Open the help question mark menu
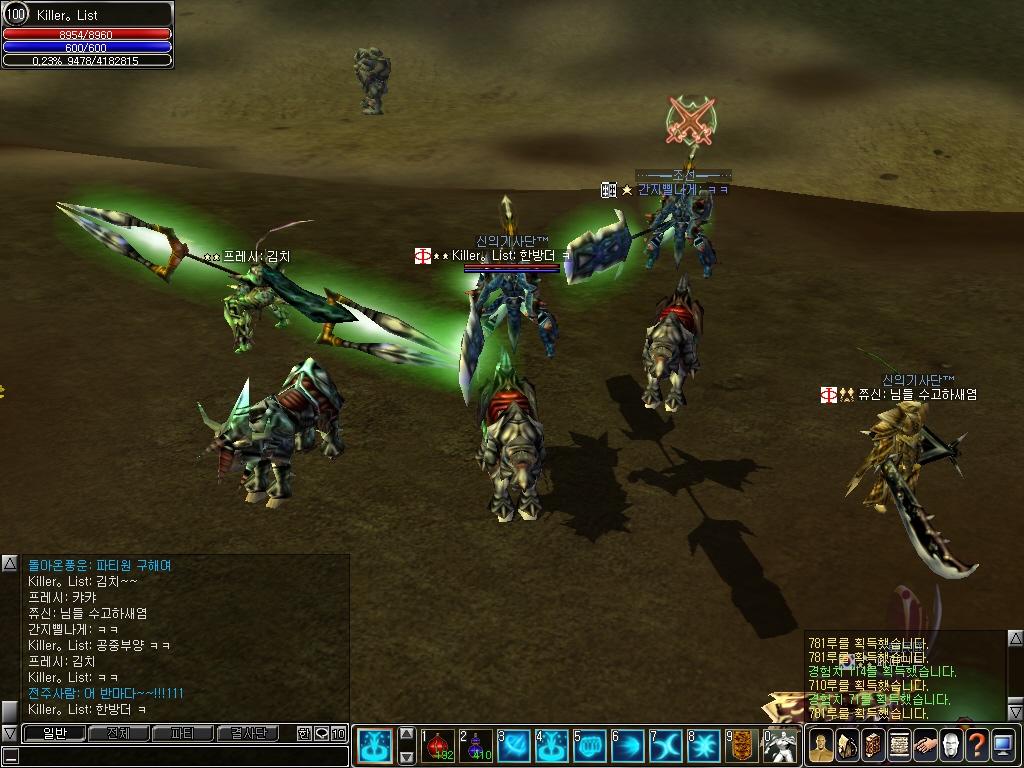Image resolution: width=1024 pixels, height=768 pixels. pos(977,745)
